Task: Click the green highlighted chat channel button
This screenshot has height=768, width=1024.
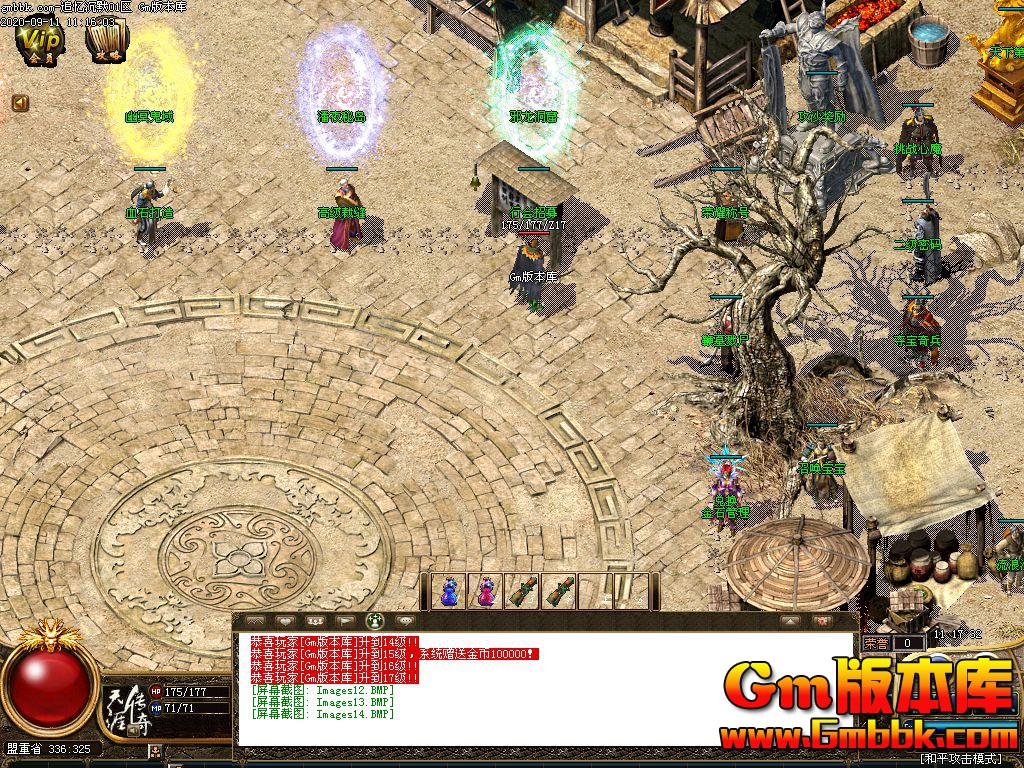Action: (x=376, y=621)
